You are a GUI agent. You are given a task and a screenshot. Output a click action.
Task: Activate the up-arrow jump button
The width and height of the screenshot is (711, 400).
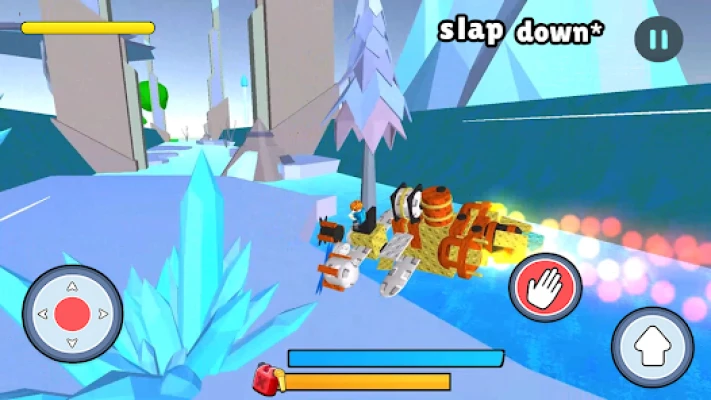tap(652, 346)
